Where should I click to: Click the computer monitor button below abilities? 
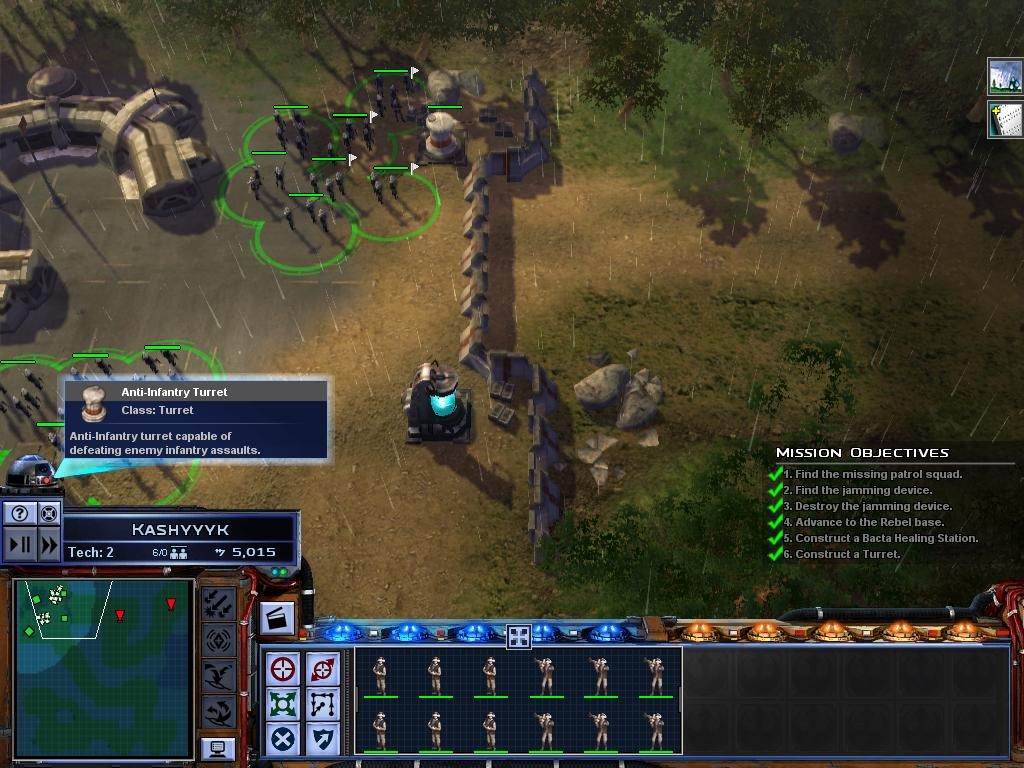coord(217,748)
